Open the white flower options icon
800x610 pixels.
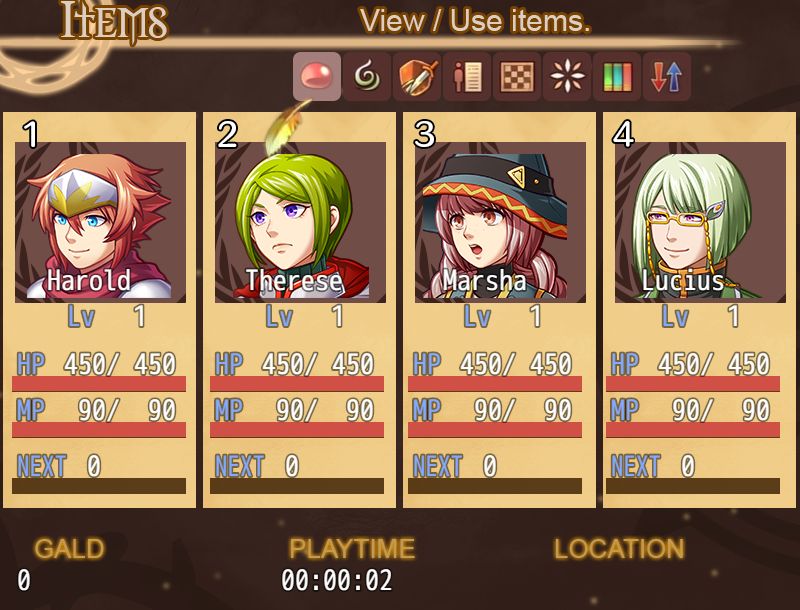pyautogui.click(x=567, y=77)
